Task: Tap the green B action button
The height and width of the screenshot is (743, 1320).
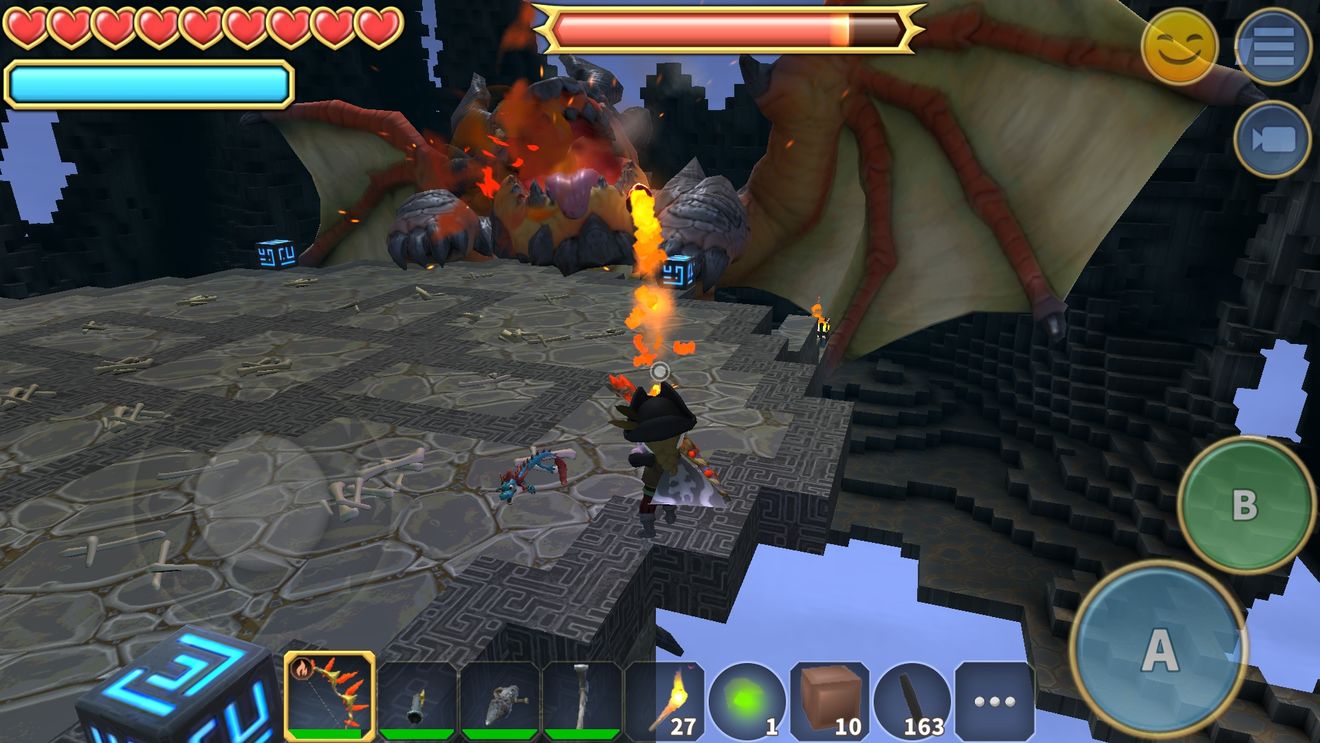Action: coord(1245,505)
